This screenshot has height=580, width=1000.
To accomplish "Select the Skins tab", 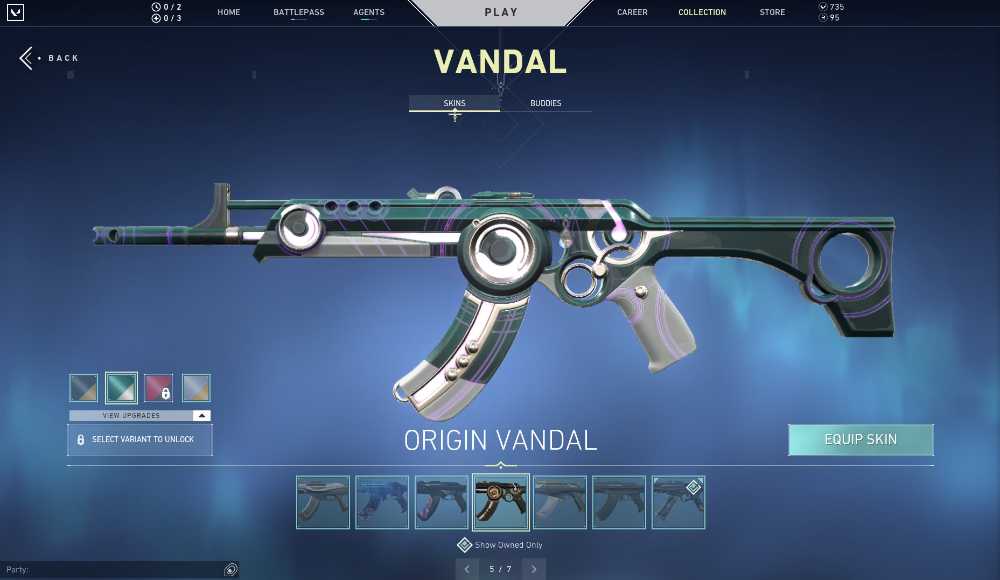I will (x=454, y=103).
